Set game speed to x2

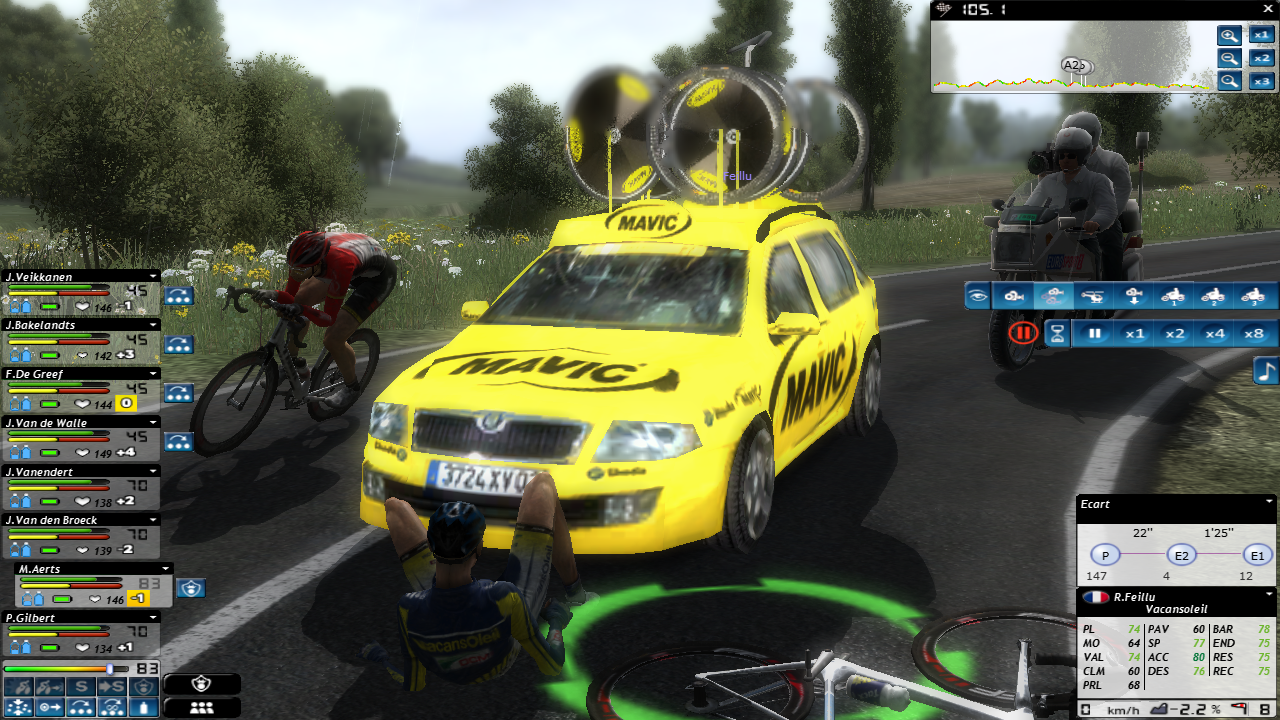[1174, 334]
